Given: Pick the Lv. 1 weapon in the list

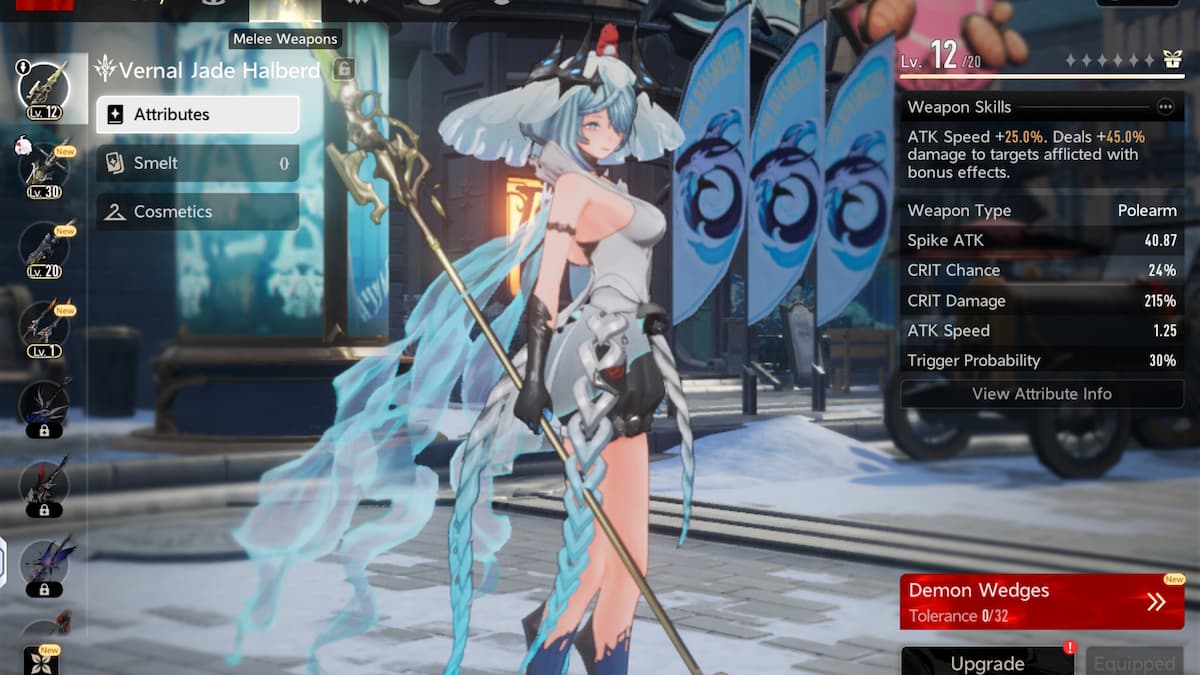Looking at the screenshot, I should (x=44, y=326).
